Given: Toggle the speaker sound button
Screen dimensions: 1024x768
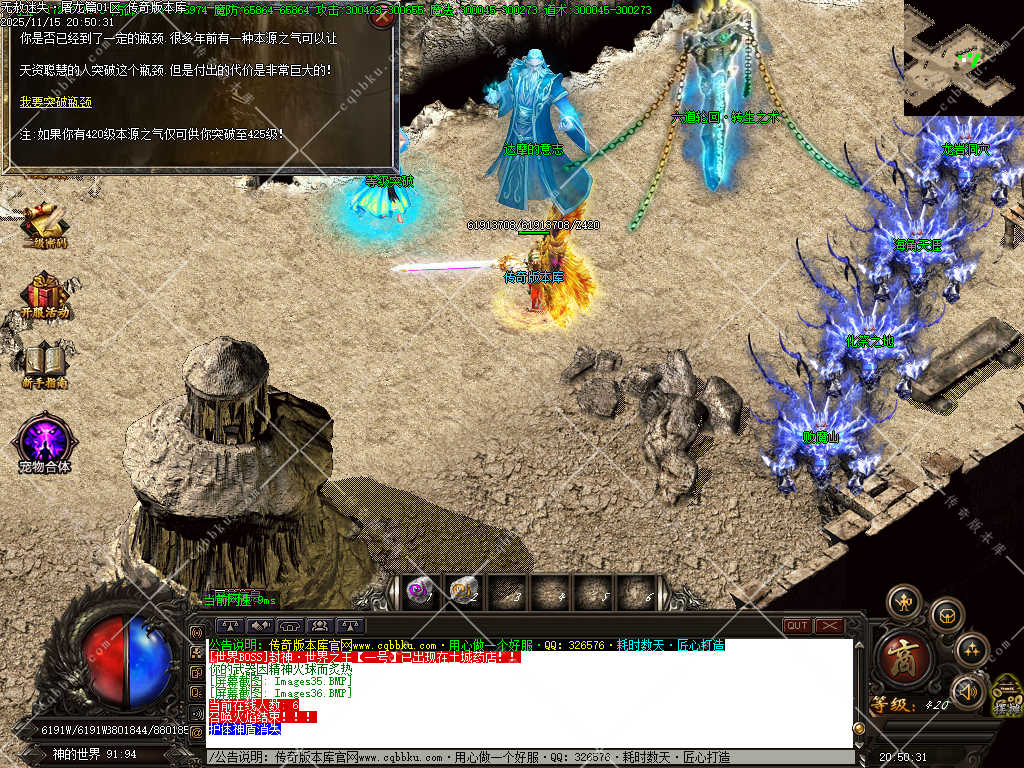Looking at the screenshot, I should pyautogui.click(x=967, y=691).
